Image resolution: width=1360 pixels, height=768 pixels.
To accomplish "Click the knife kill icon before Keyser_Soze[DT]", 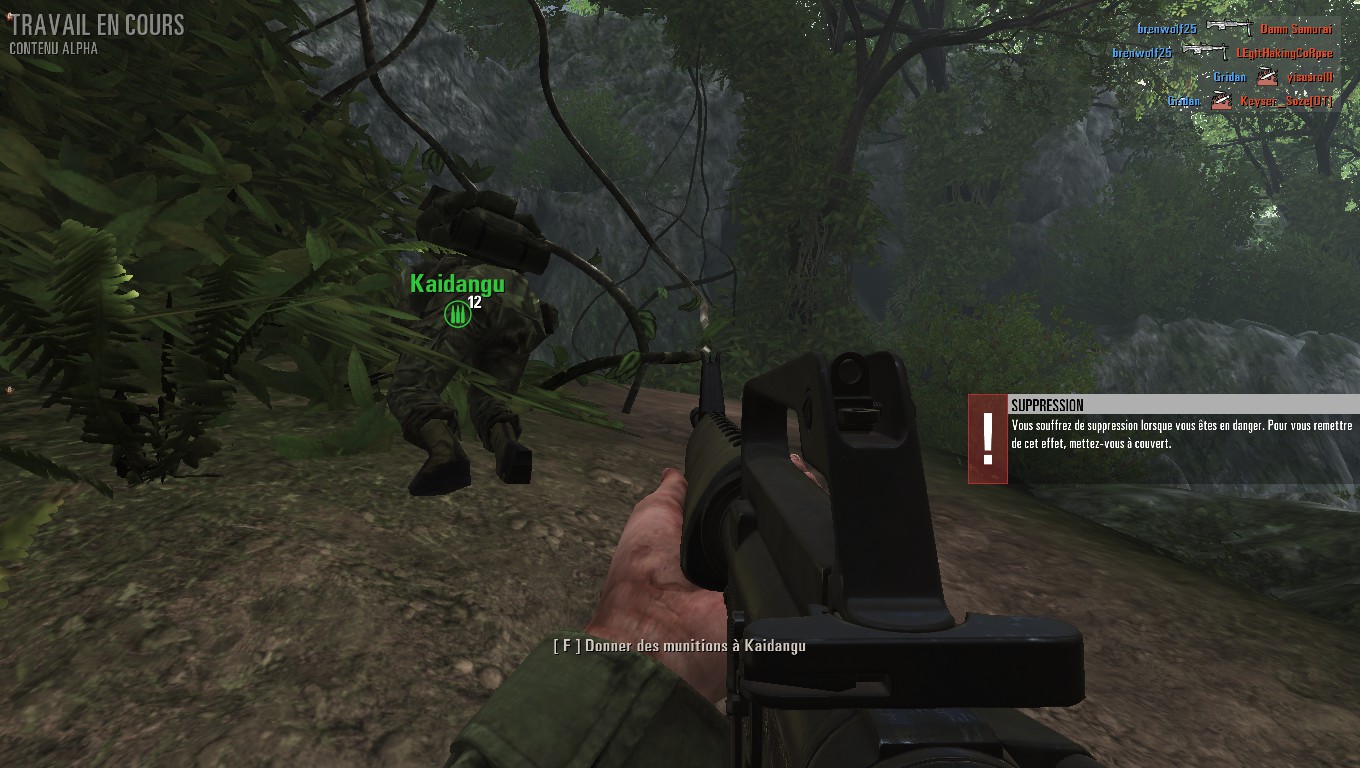I will [1220, 100].
